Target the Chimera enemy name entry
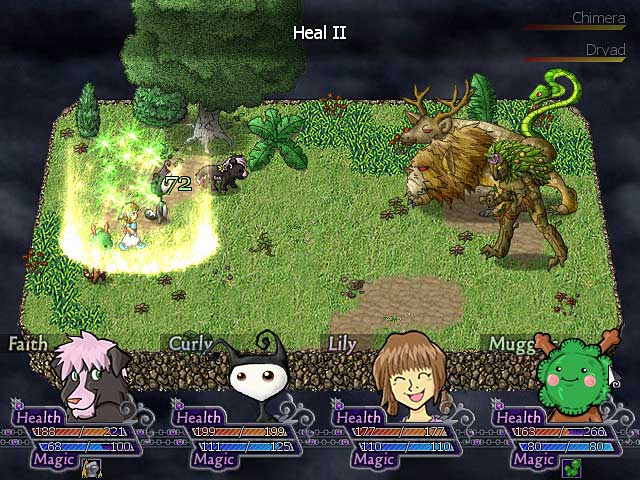 (x=598, y=18)
